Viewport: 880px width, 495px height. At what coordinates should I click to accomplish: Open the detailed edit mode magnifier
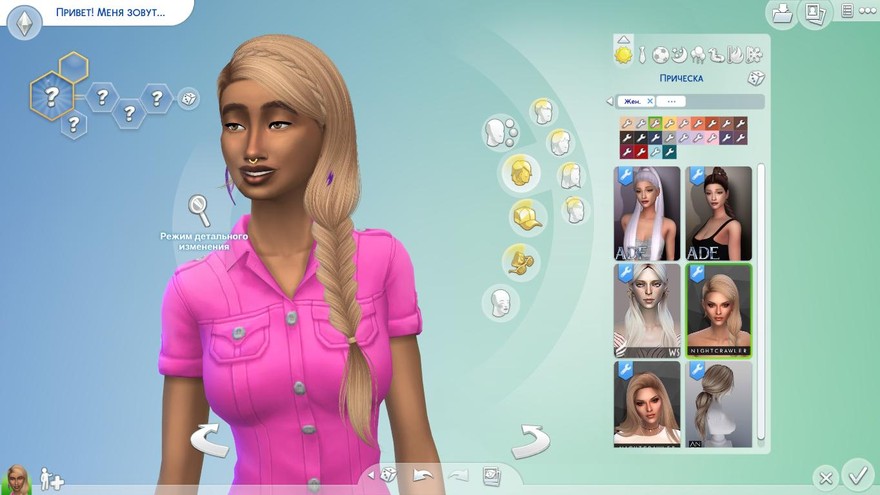point(200,211)
